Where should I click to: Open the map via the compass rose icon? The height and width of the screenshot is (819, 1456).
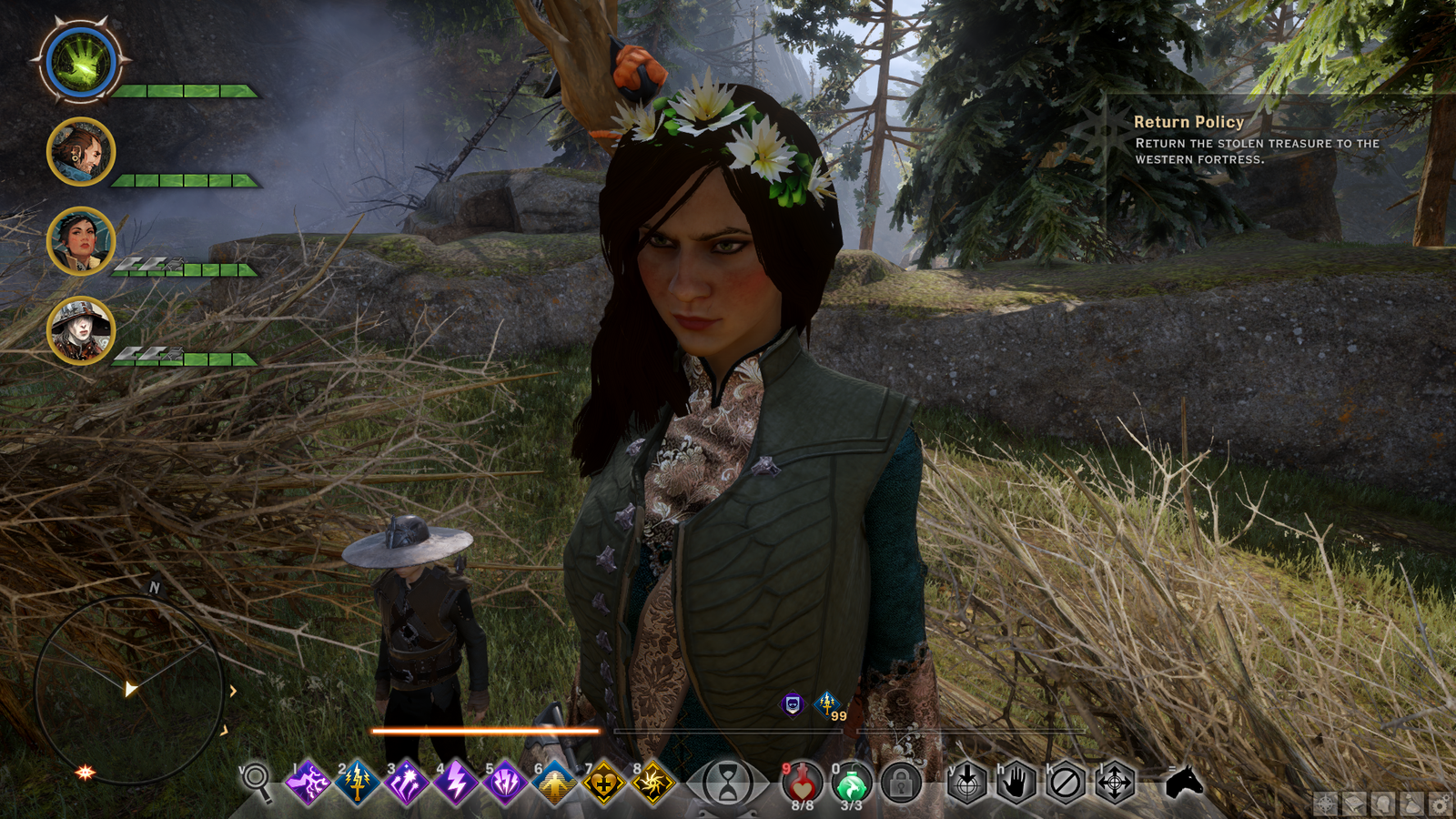tap(1325, 804)
